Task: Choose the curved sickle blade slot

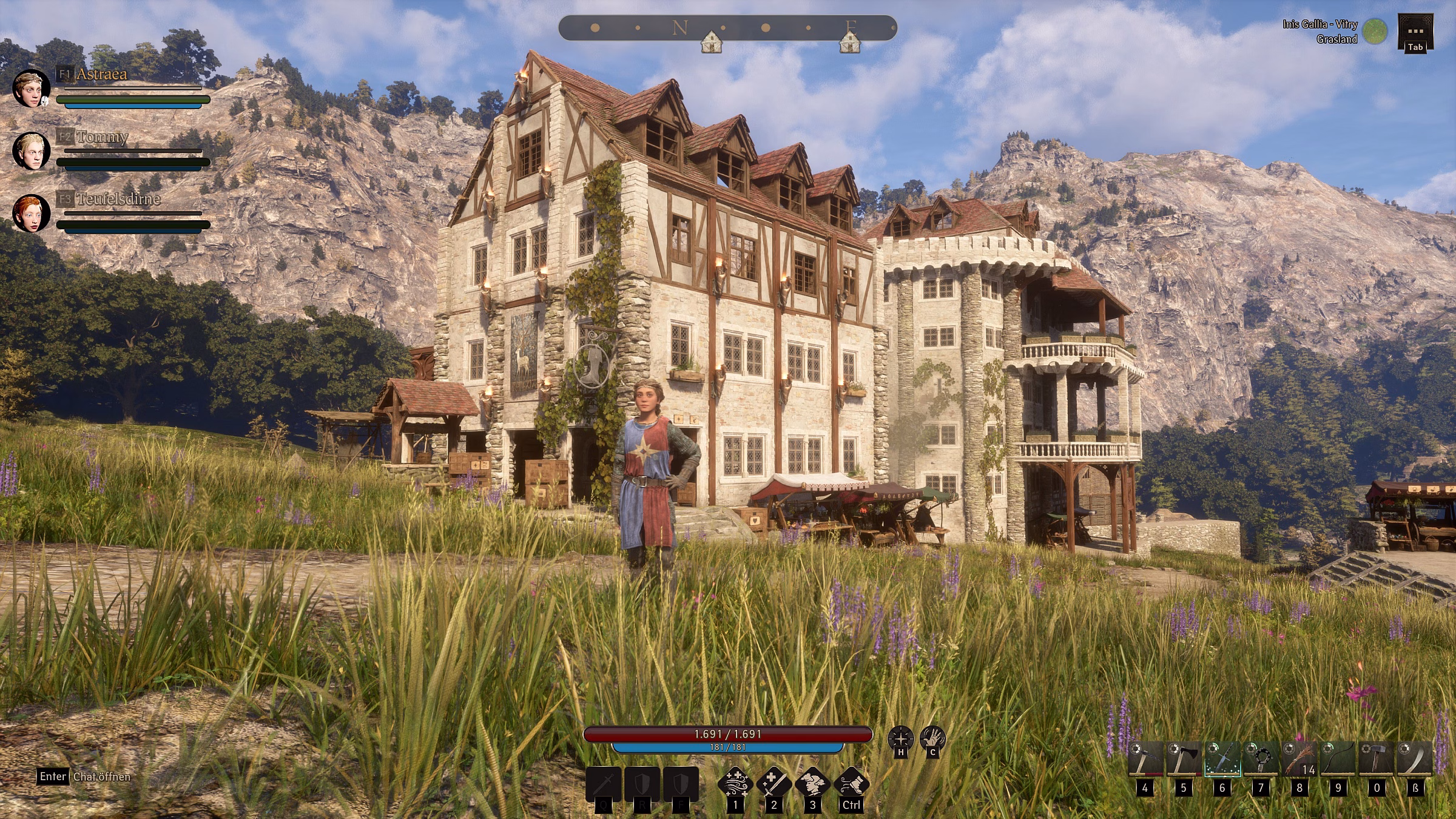Action: tap(1415, 759)
